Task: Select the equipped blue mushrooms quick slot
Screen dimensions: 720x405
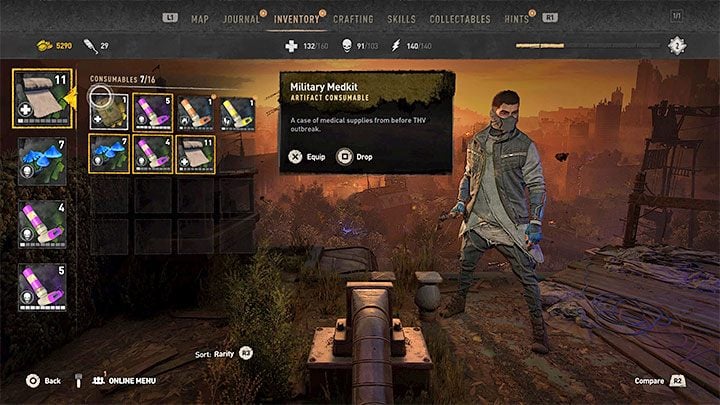Action: pos(41,161)
